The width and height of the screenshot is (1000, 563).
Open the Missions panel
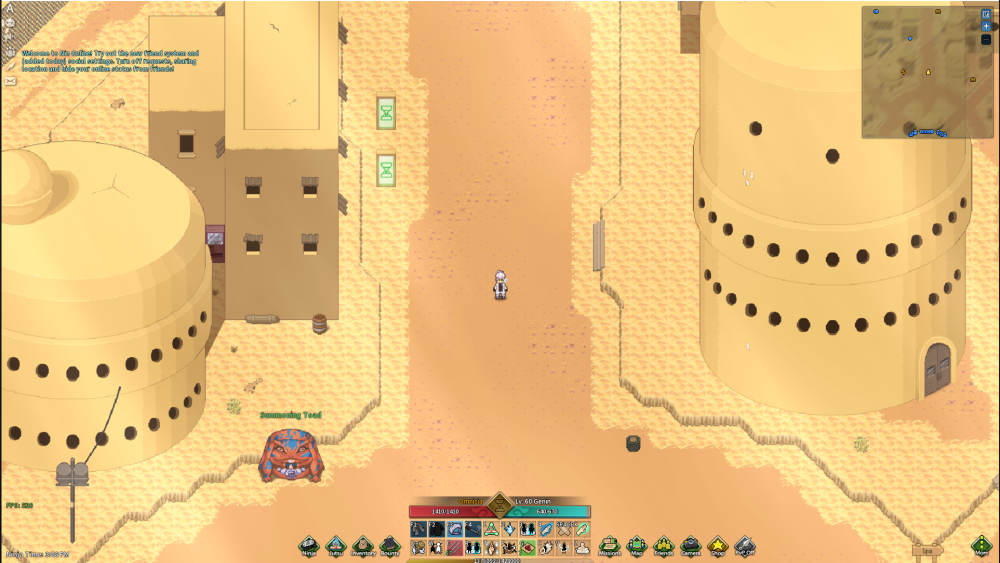point(610,546)
